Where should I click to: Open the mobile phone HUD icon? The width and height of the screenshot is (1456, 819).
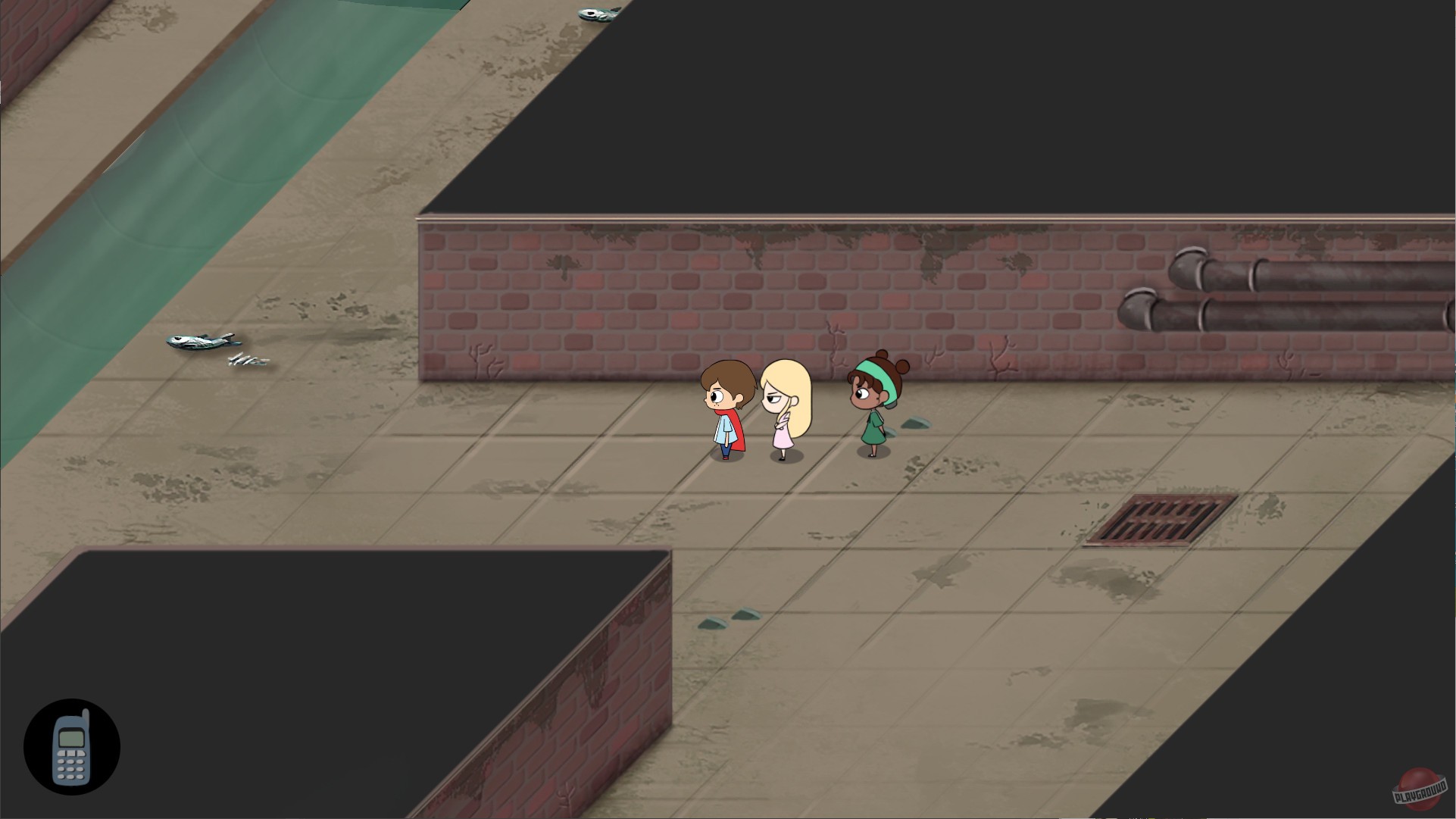(x=73, y=746)
